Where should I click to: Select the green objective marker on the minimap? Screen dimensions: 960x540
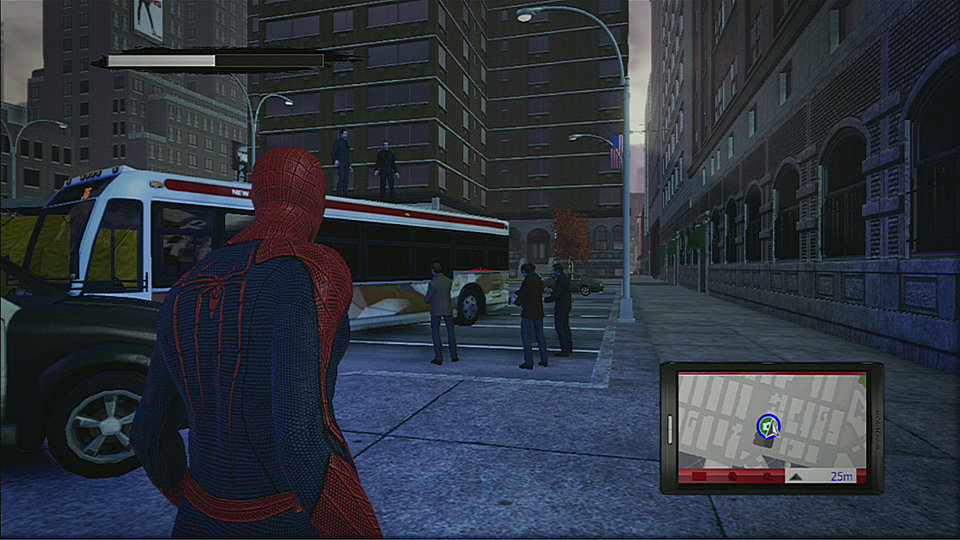click(x=767, y=426)
